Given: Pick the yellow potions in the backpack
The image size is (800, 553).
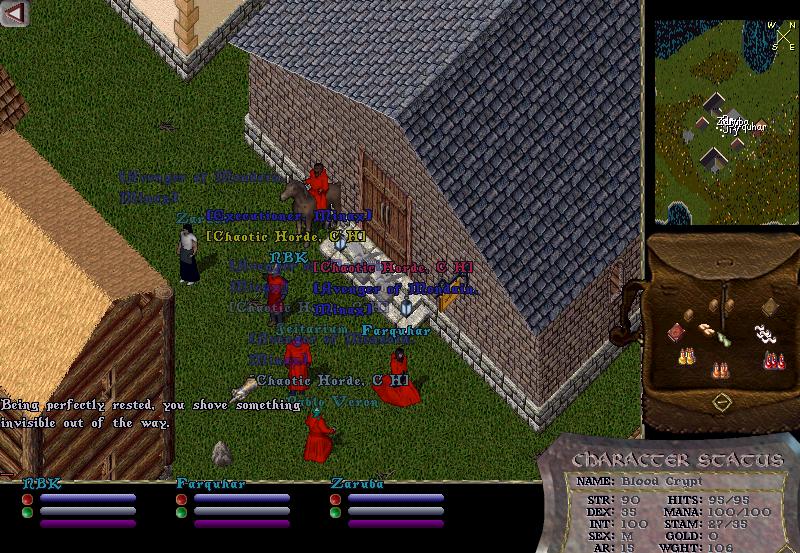Looking at the screenshot, I should [687, 355].
